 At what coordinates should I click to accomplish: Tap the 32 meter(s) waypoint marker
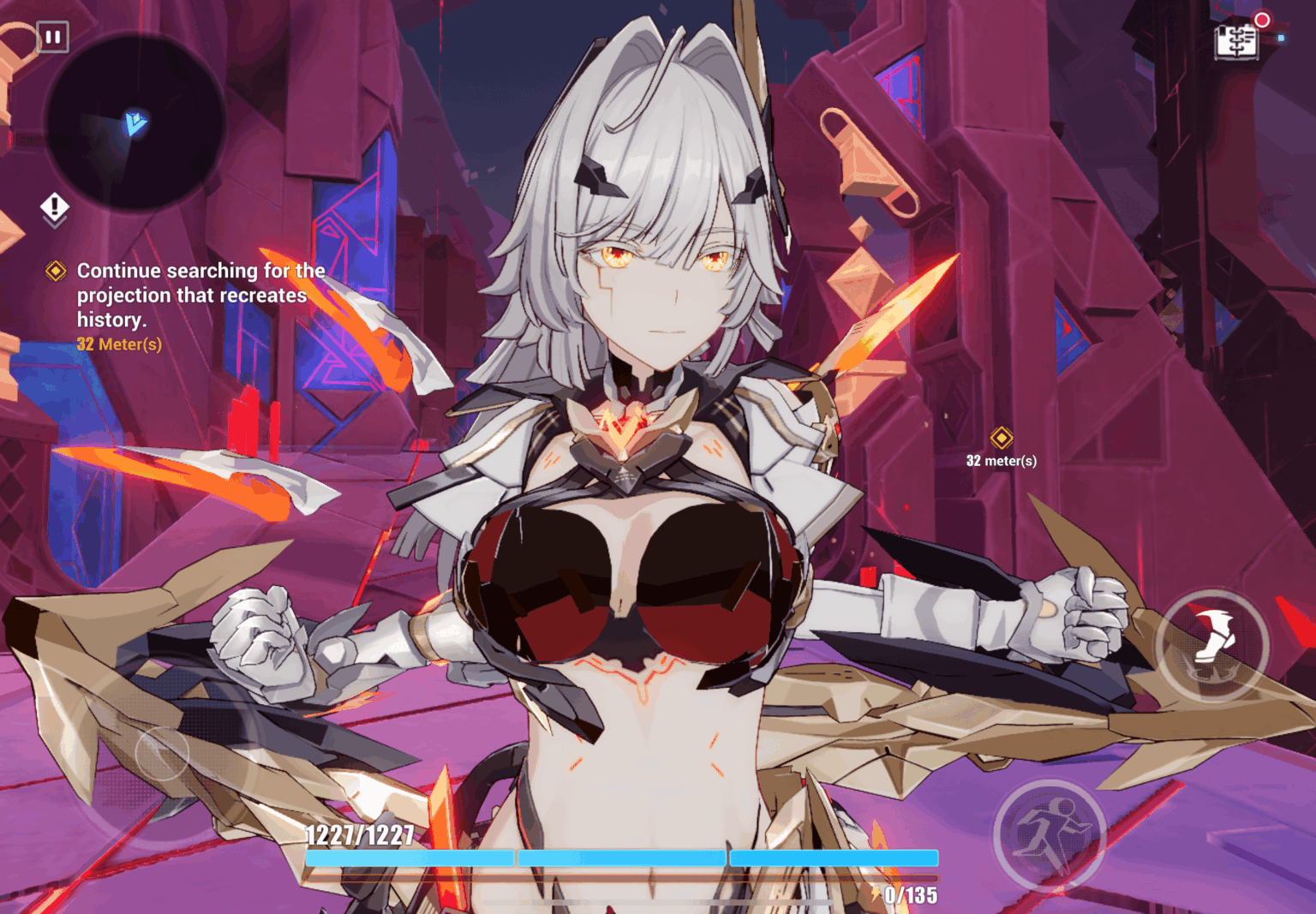click(1000, 437)
